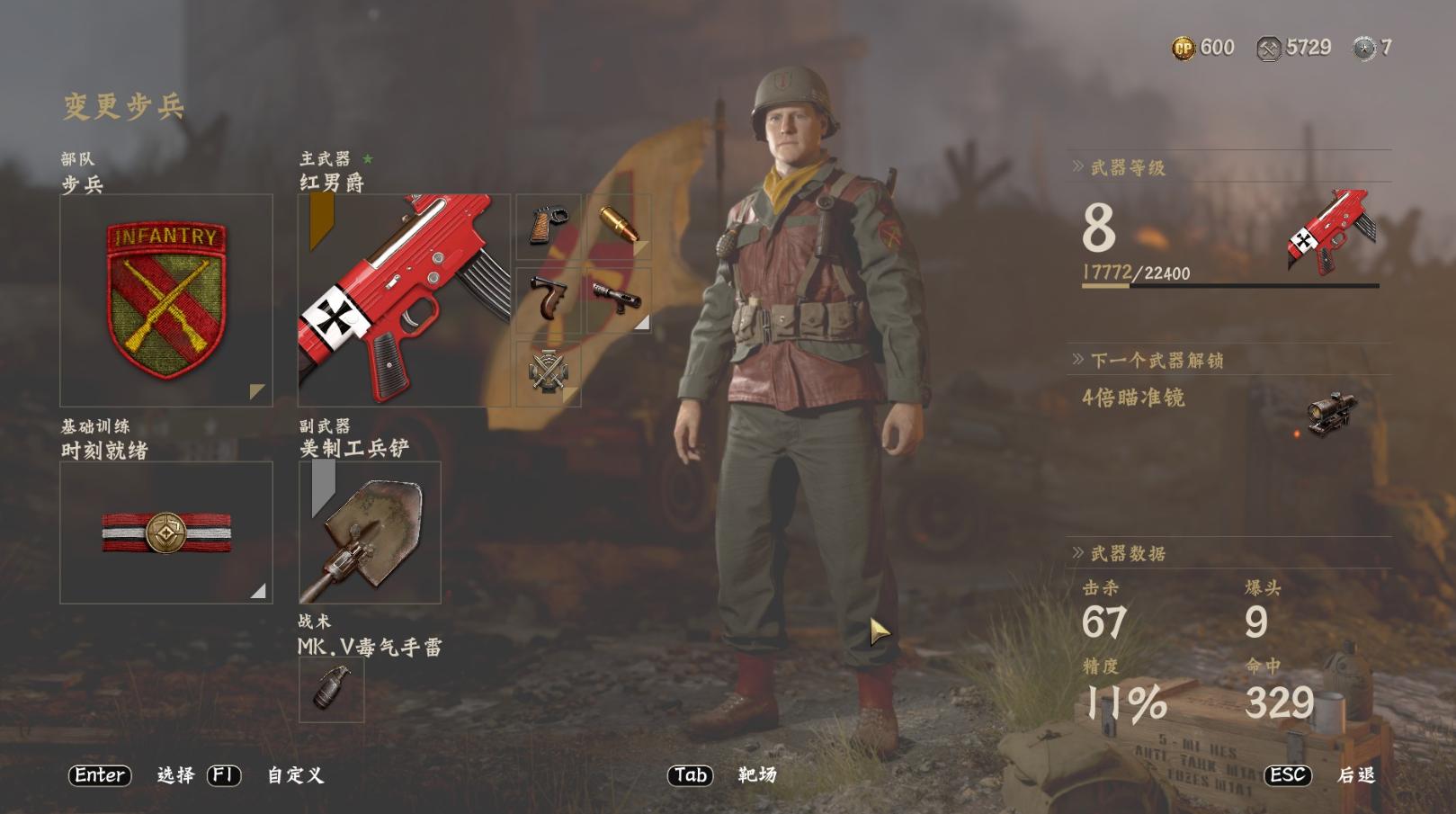
Task: Select the crossed-swords medal slot
Action: click(548, 371)
